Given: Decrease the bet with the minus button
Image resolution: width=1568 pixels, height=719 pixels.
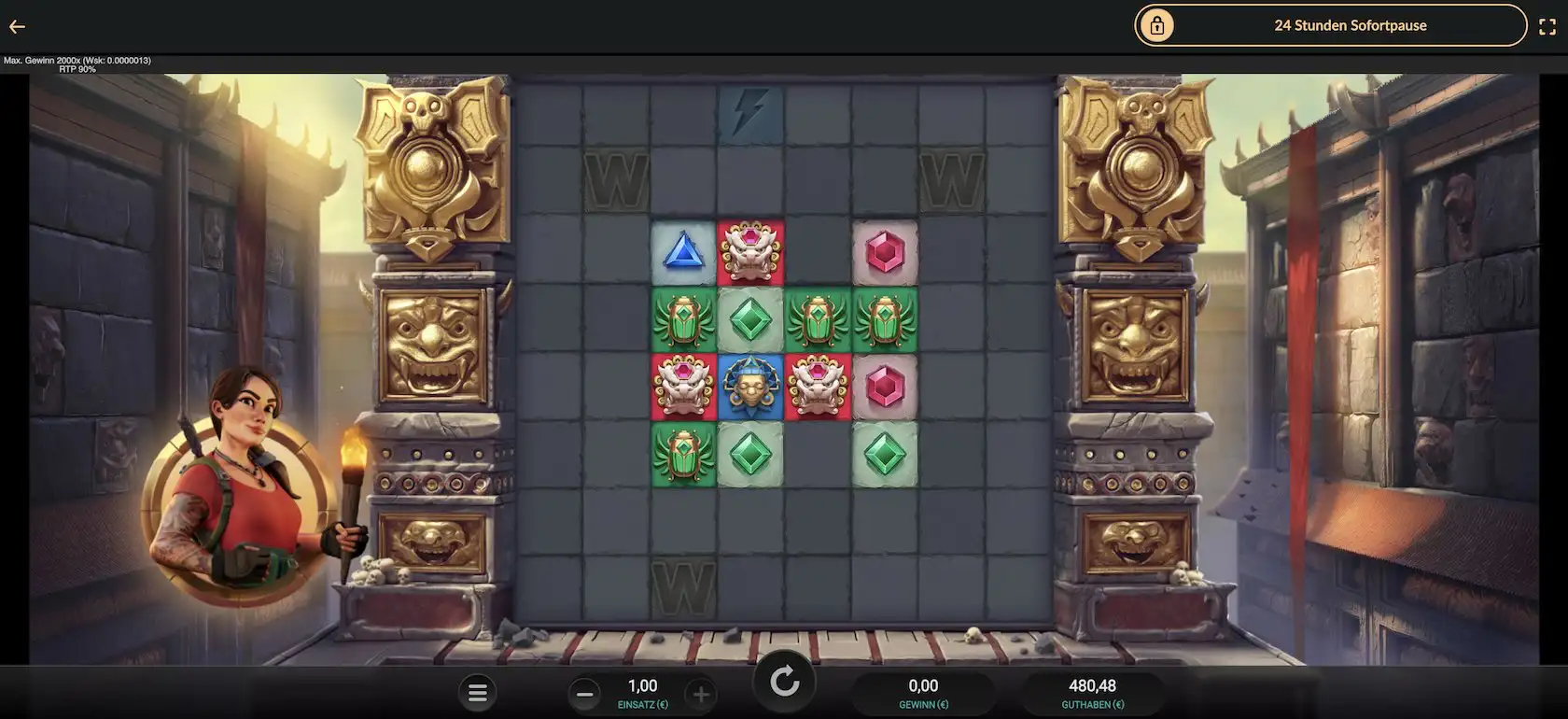Looking at the screenshot, I should click(x=585, y=693).
